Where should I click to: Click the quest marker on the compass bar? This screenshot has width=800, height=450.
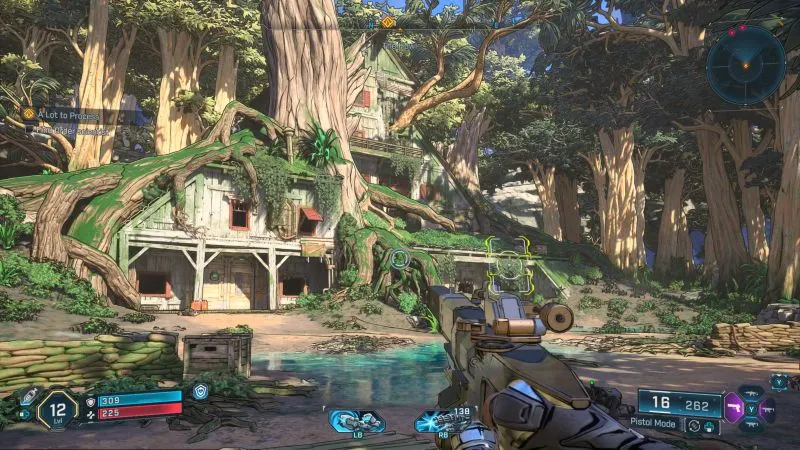[x=387, y=22]
